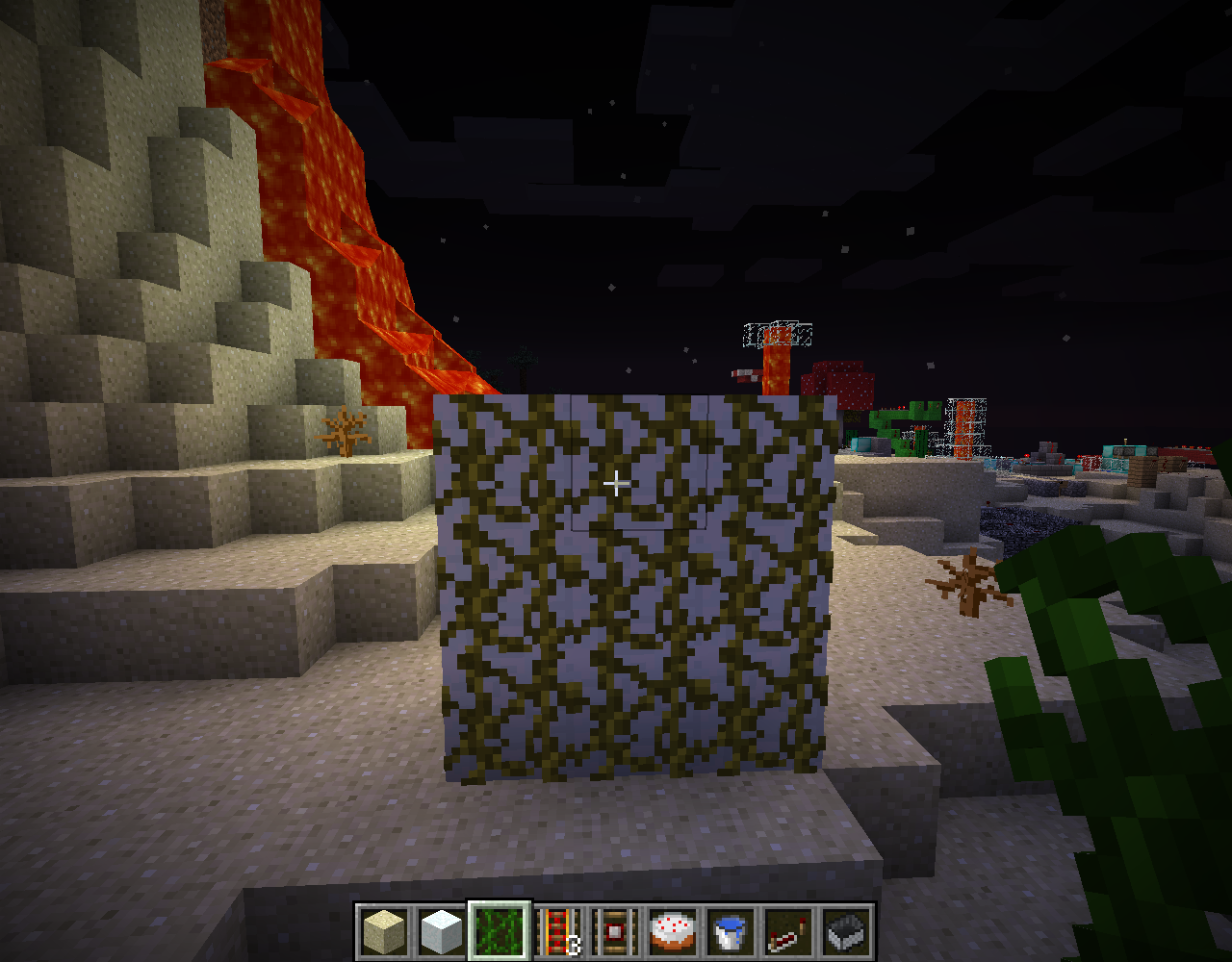Screen dimensions: 1232x962
Task: Select the cake in the hotbar
Action: (674, 931)
